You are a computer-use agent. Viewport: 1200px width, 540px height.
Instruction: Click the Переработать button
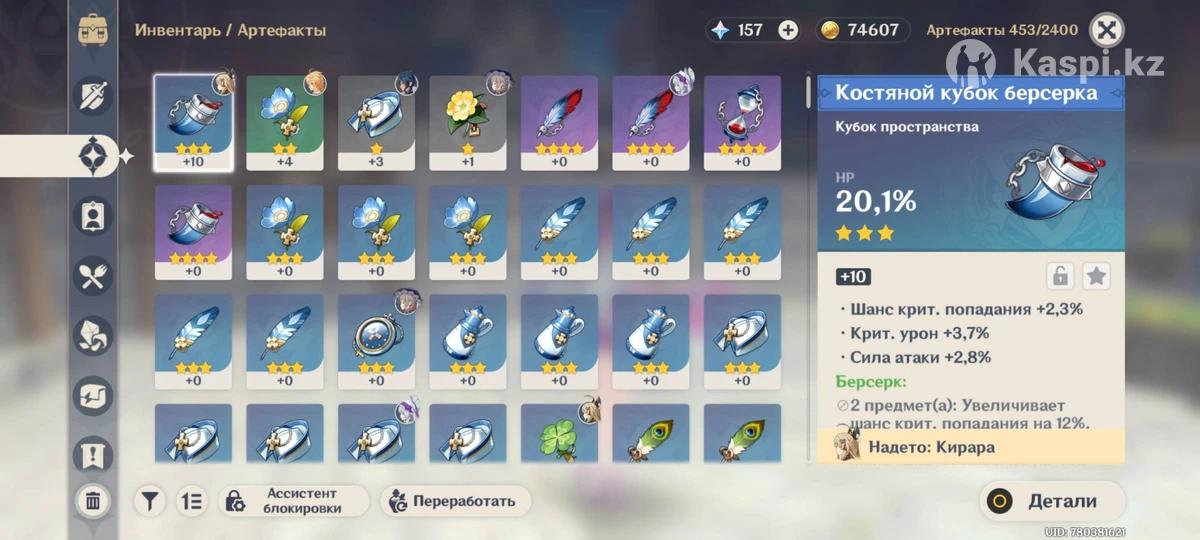[x=455, y=501]
